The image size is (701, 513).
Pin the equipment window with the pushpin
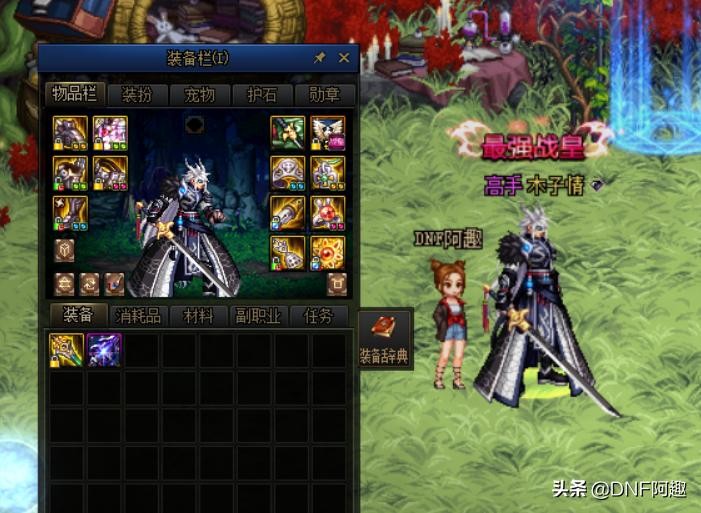(320, 58)
